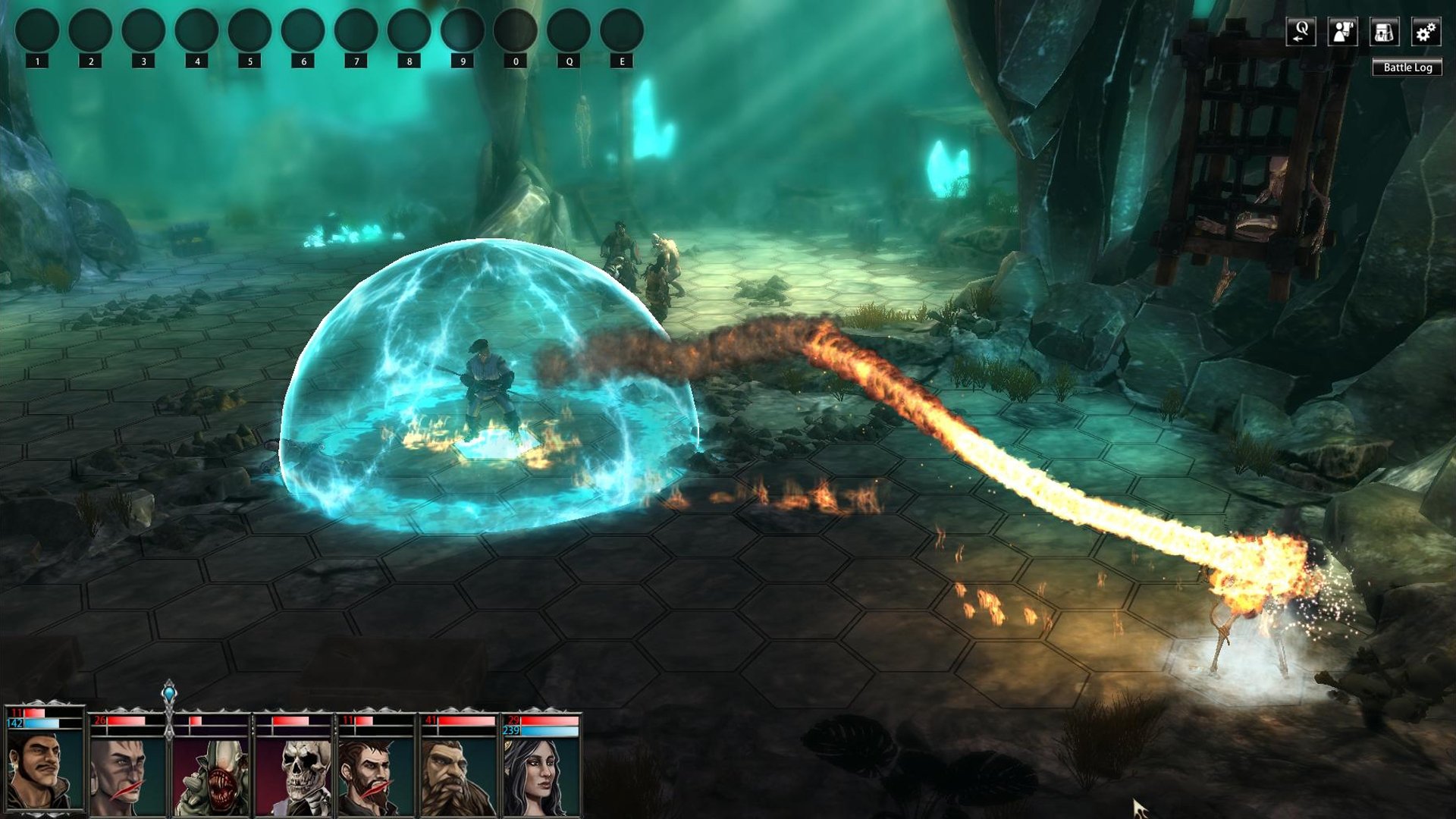This screenshot has height=819, width=1456.
Task: Open the backpack inventory
Action: tap(1384, 33)
